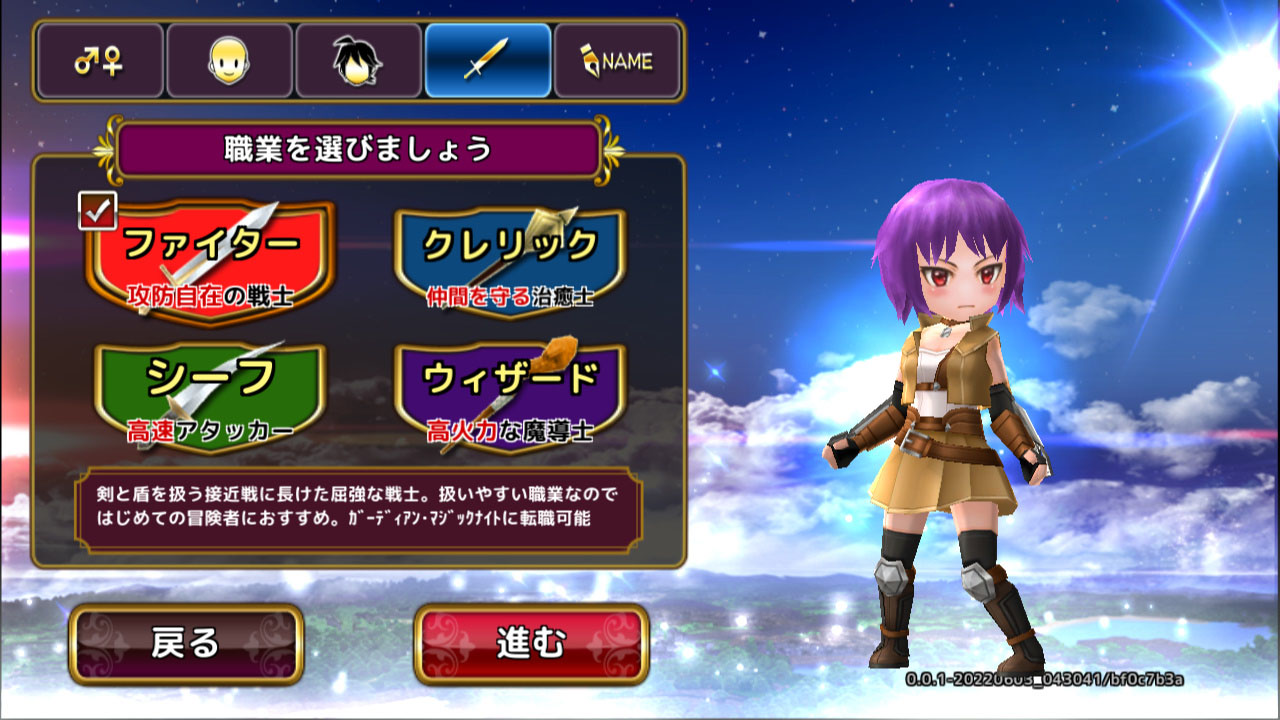Choose the ファイター fighter class
This screenshot has width=1280, height=720.
point(210,261)
